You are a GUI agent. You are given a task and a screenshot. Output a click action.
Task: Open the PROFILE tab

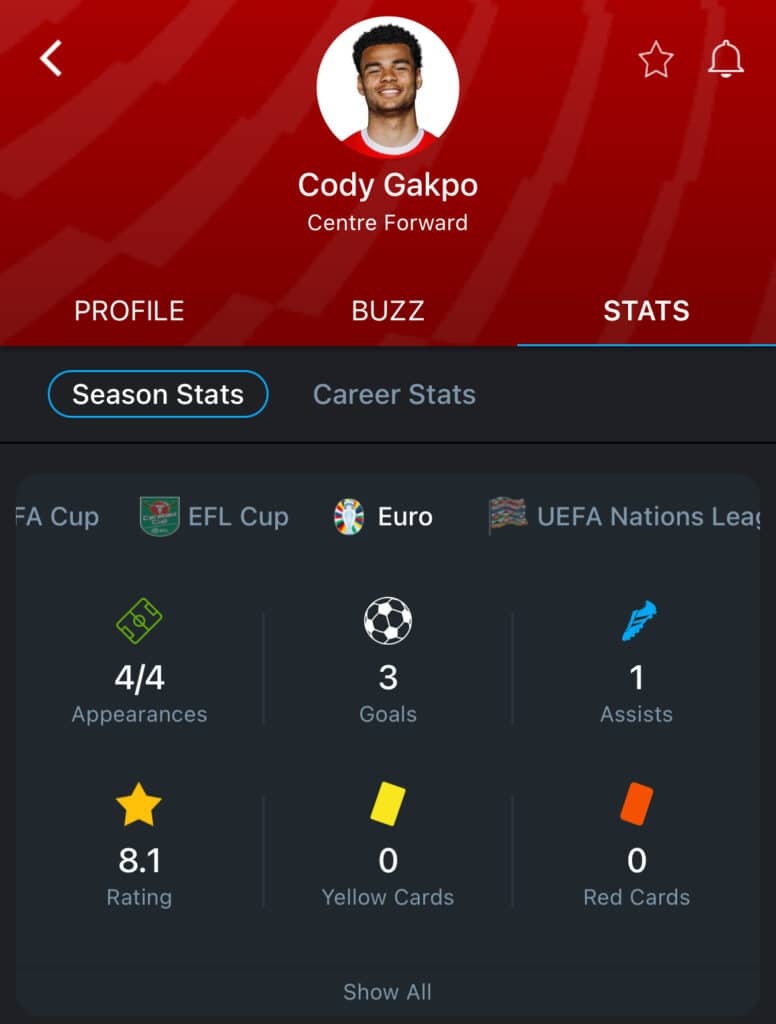[x=129, y=311]
